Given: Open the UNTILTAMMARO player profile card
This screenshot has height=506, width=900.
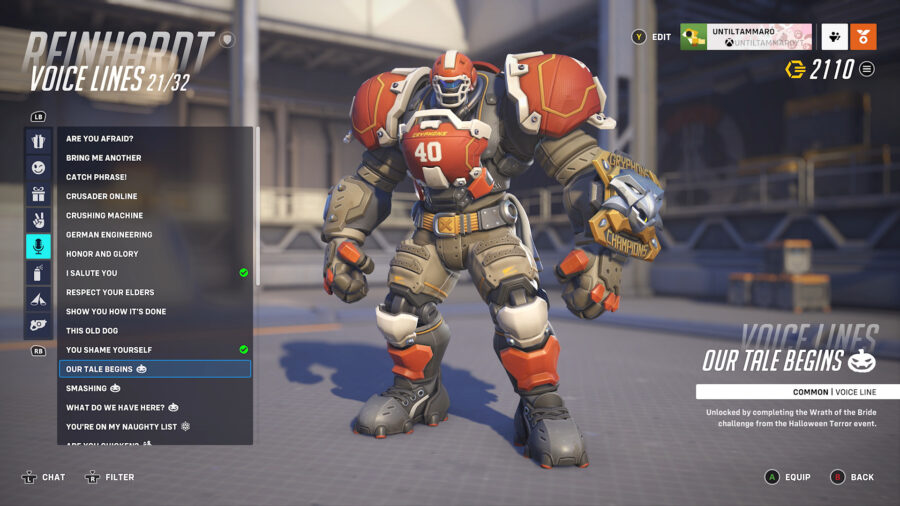Looking at the screenshot, I should (x=746, y=37).
